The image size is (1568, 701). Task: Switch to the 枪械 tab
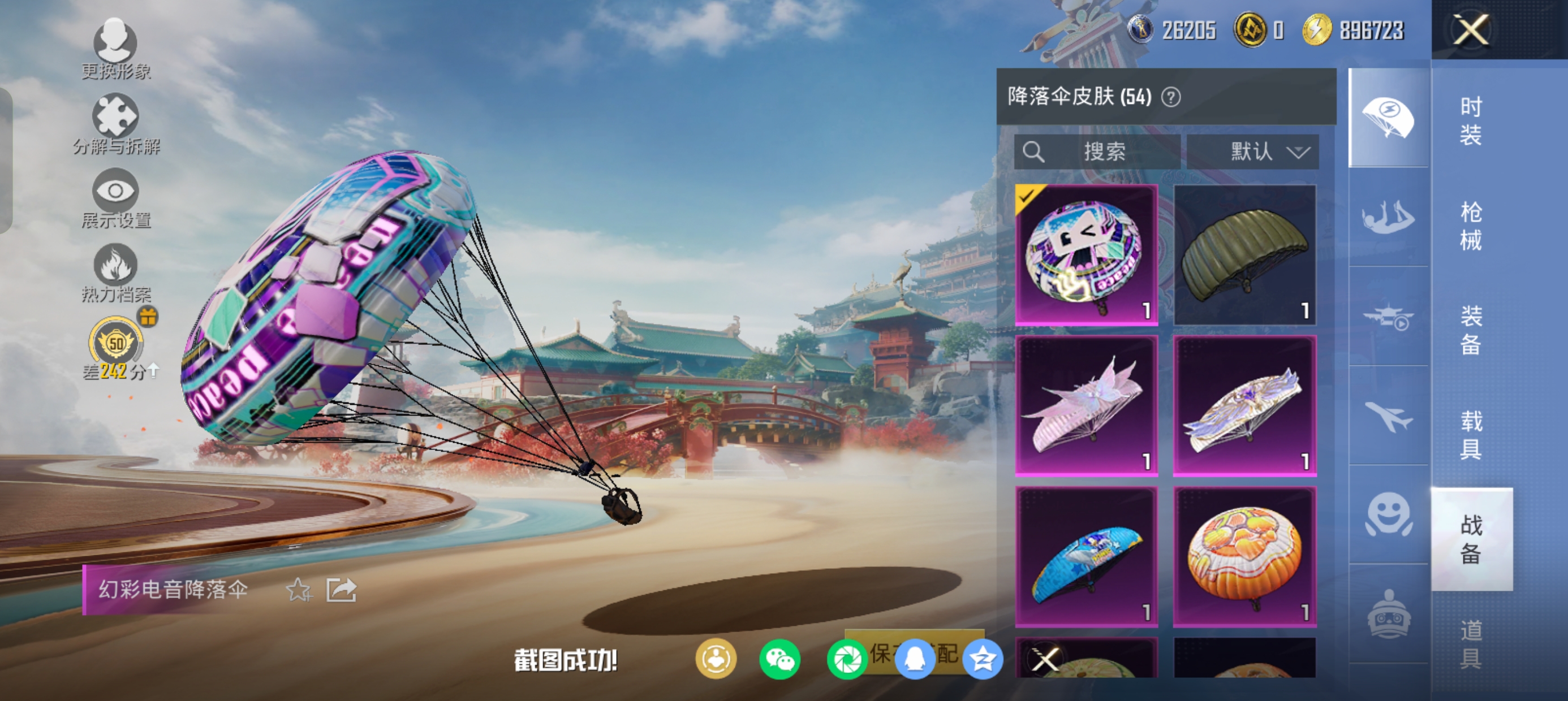[1471, 226]
